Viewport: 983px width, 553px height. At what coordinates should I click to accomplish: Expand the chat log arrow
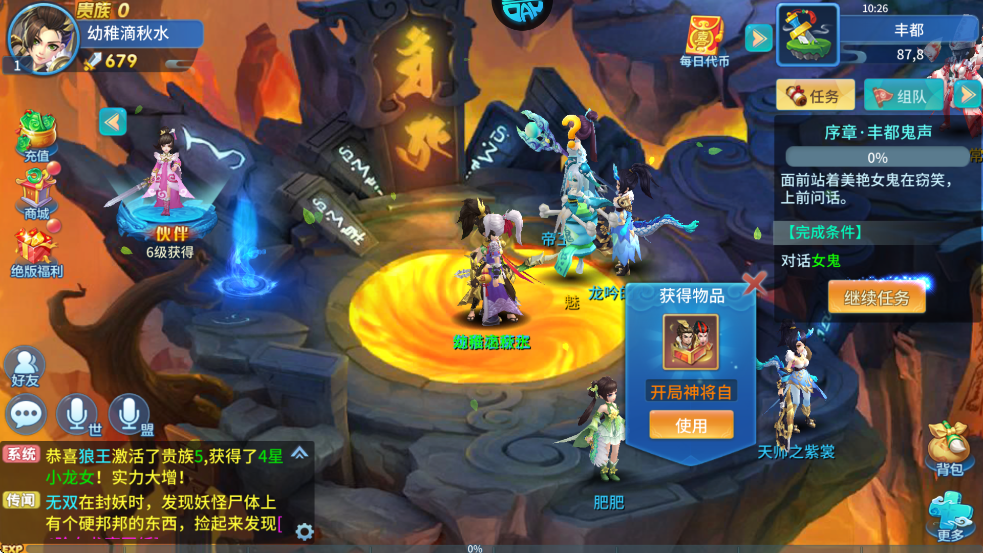click(x=299, y=454)
